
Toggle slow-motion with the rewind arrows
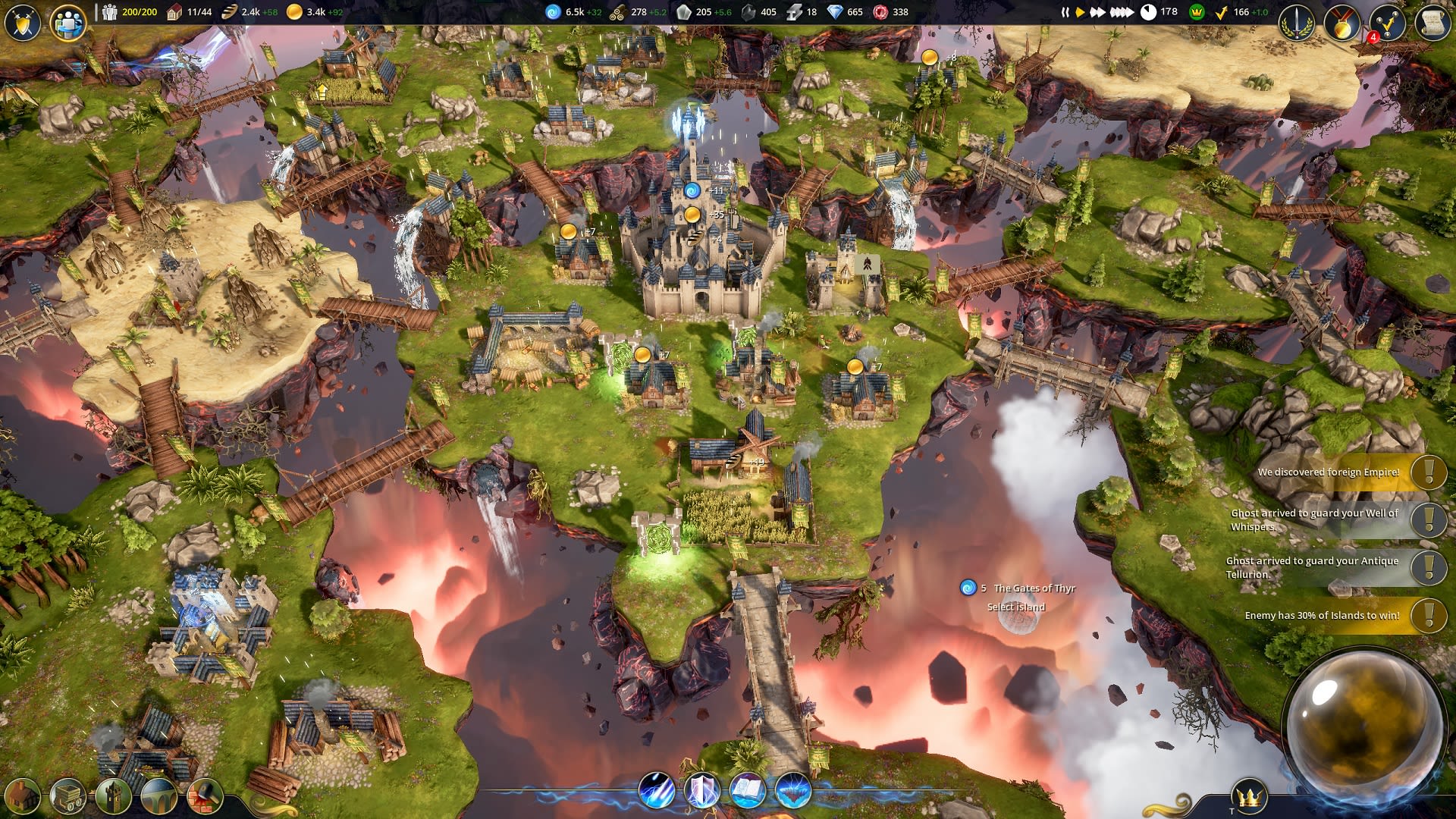coord(1065,11)
